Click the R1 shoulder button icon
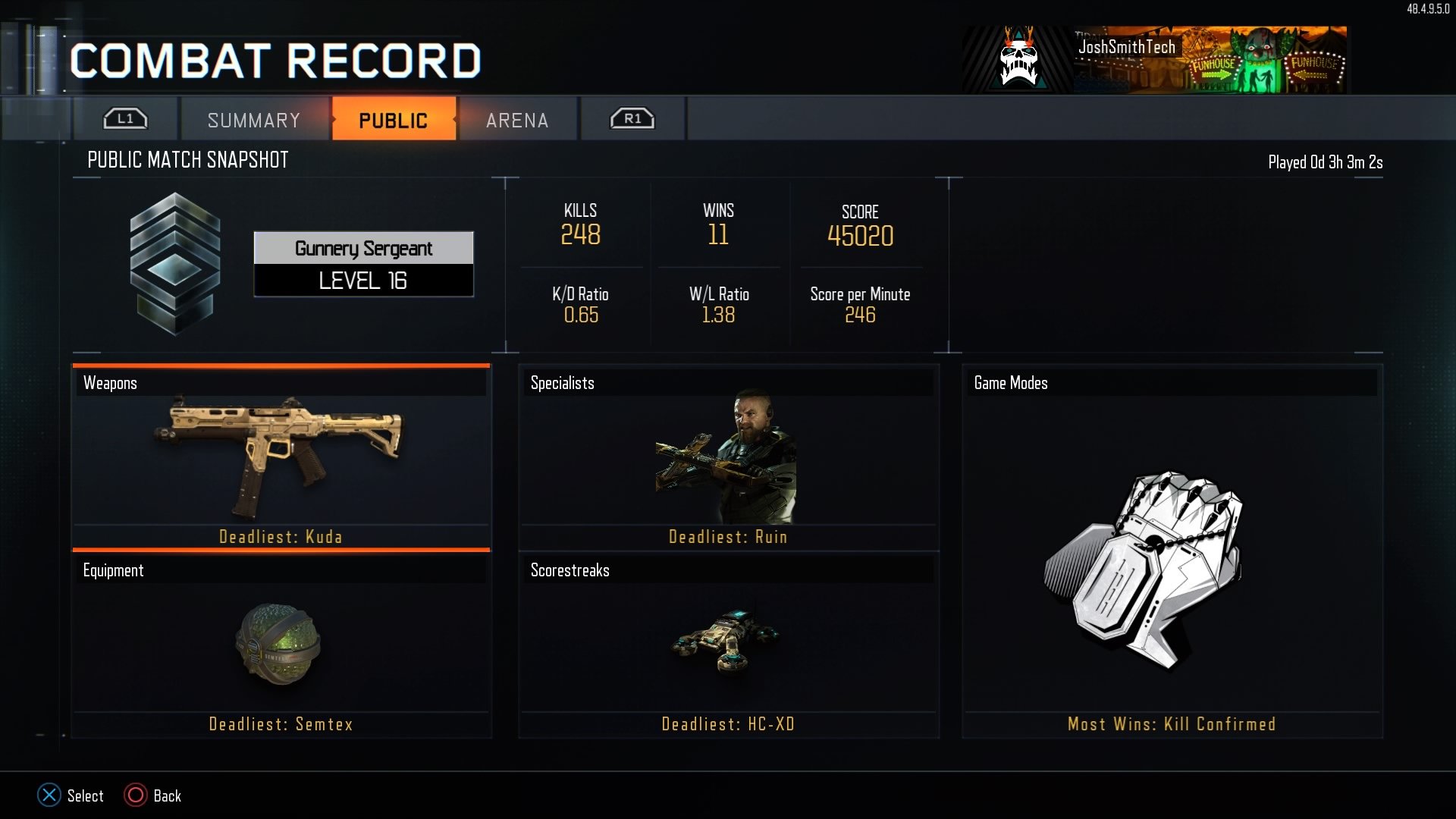 tap(632, 118)
